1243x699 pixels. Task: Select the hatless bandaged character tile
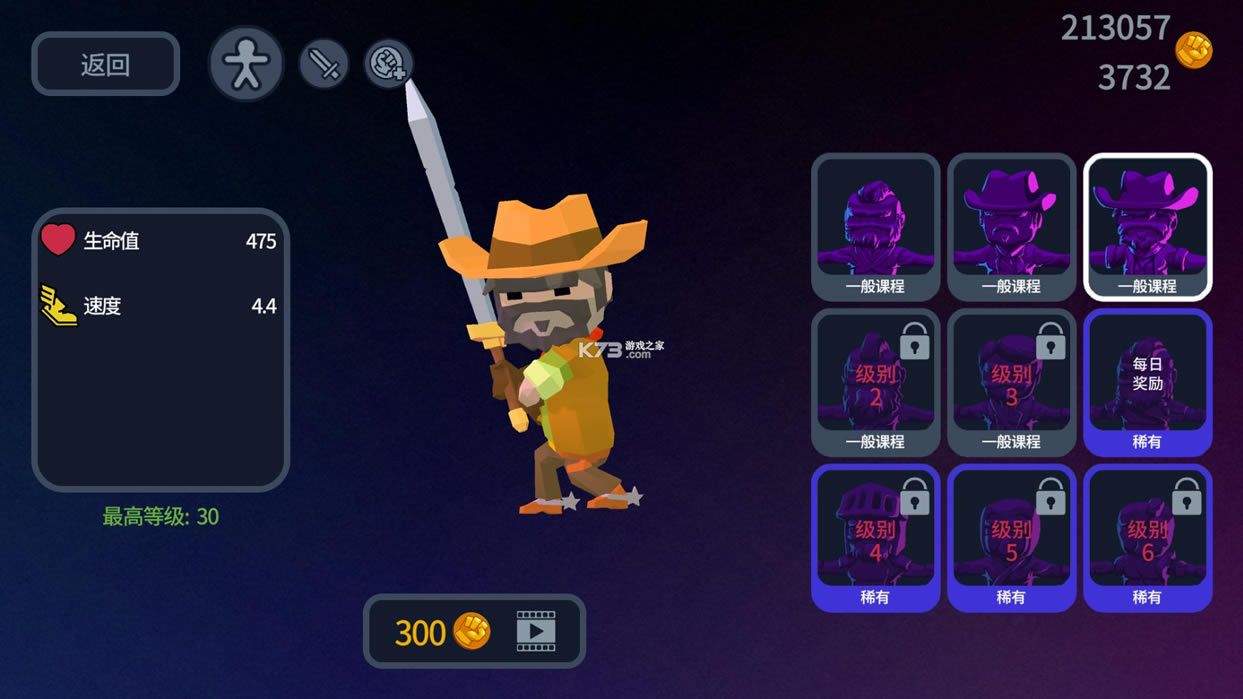[x=875, y=226]
